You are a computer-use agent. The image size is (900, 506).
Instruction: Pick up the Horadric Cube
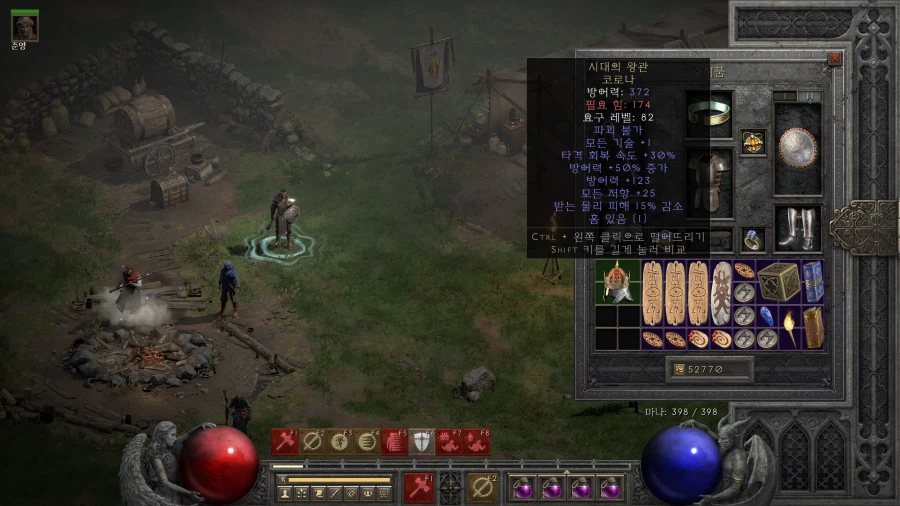click(x=777, y=281)
